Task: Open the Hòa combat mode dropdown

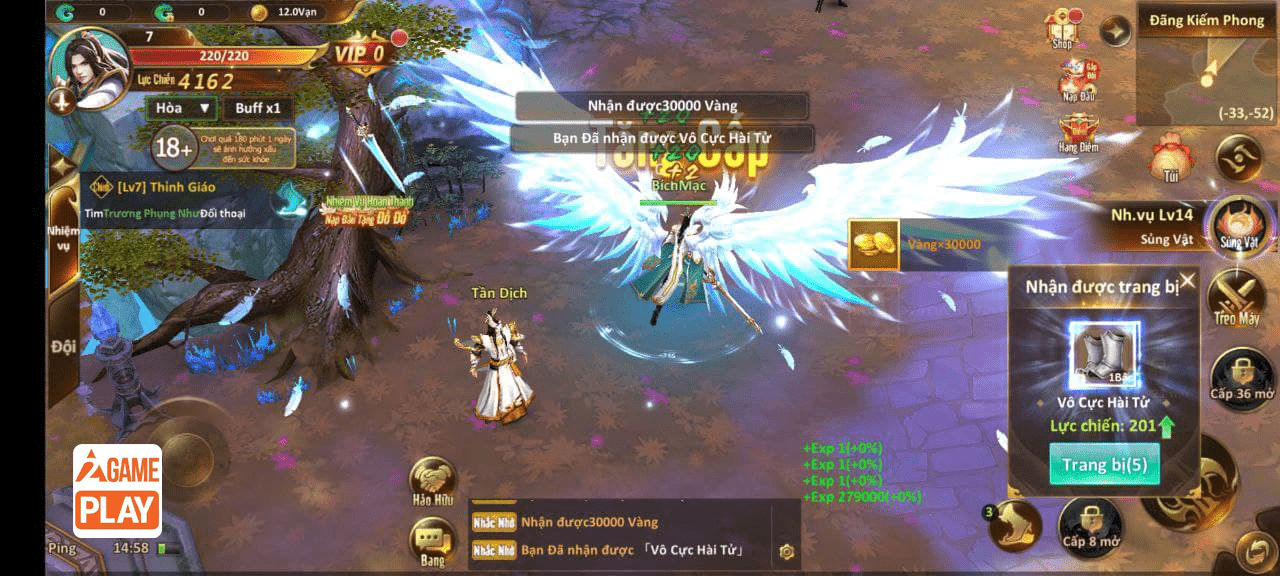Action: 181,108
